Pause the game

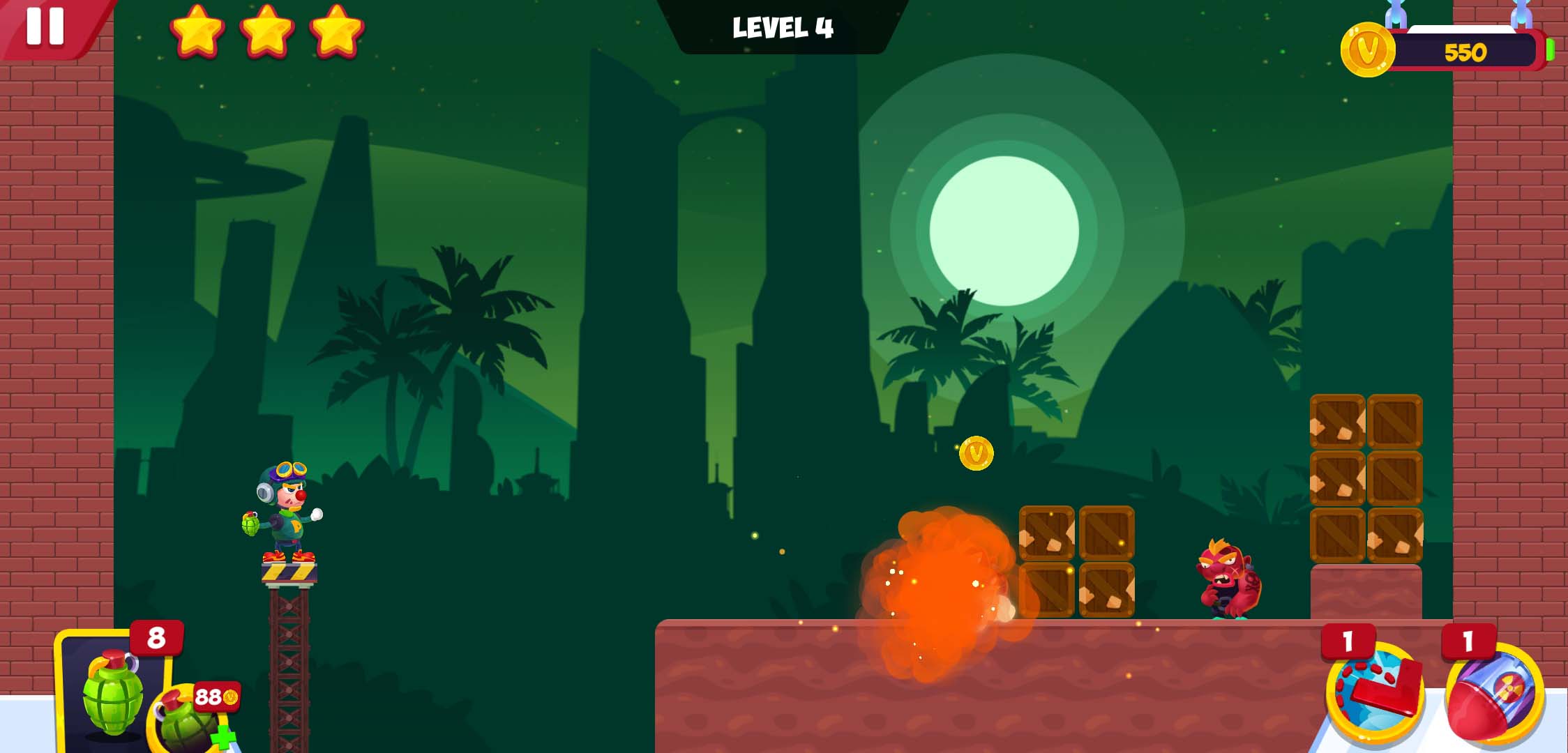(45, 26)
